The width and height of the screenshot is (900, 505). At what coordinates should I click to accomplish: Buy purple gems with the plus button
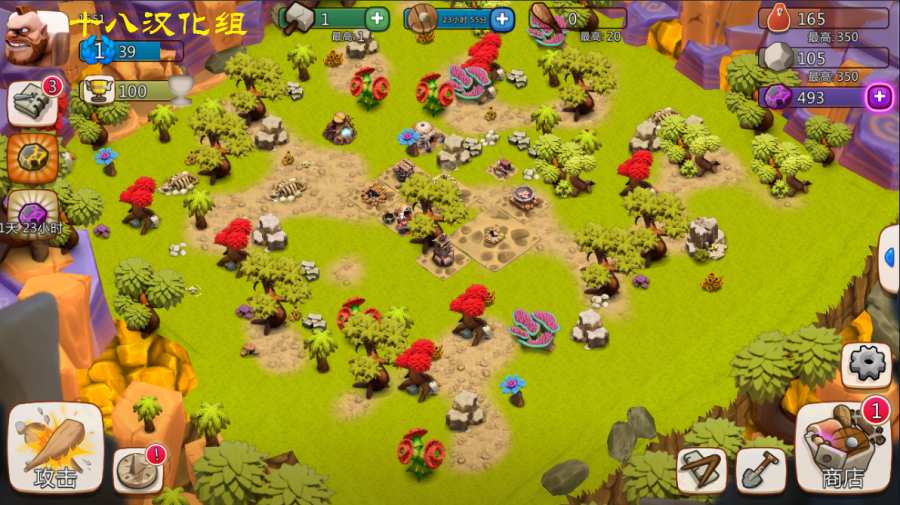point(879,96)
